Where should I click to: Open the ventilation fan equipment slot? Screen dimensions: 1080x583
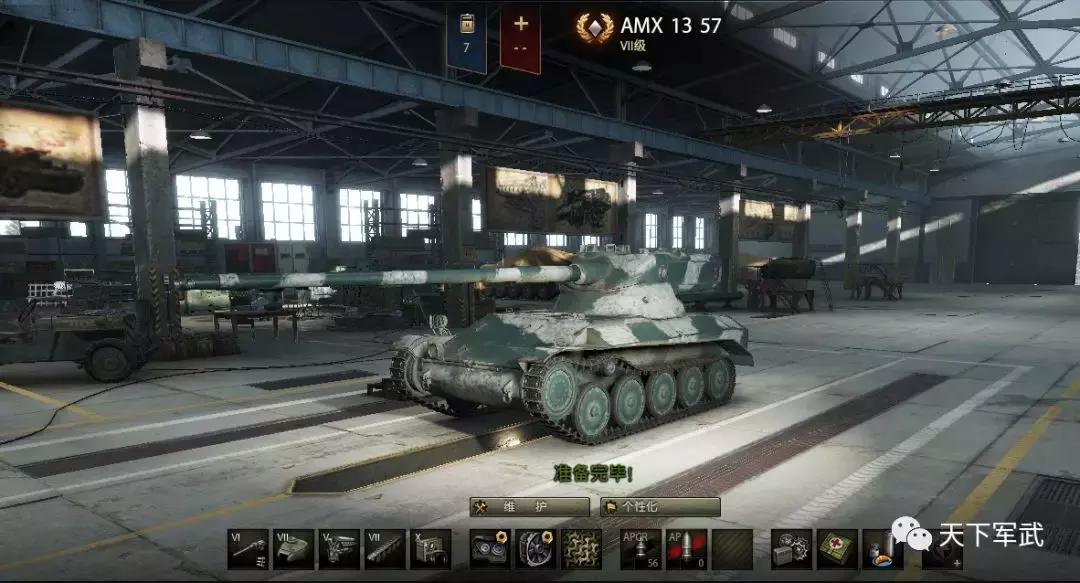[x=536, y=549]
